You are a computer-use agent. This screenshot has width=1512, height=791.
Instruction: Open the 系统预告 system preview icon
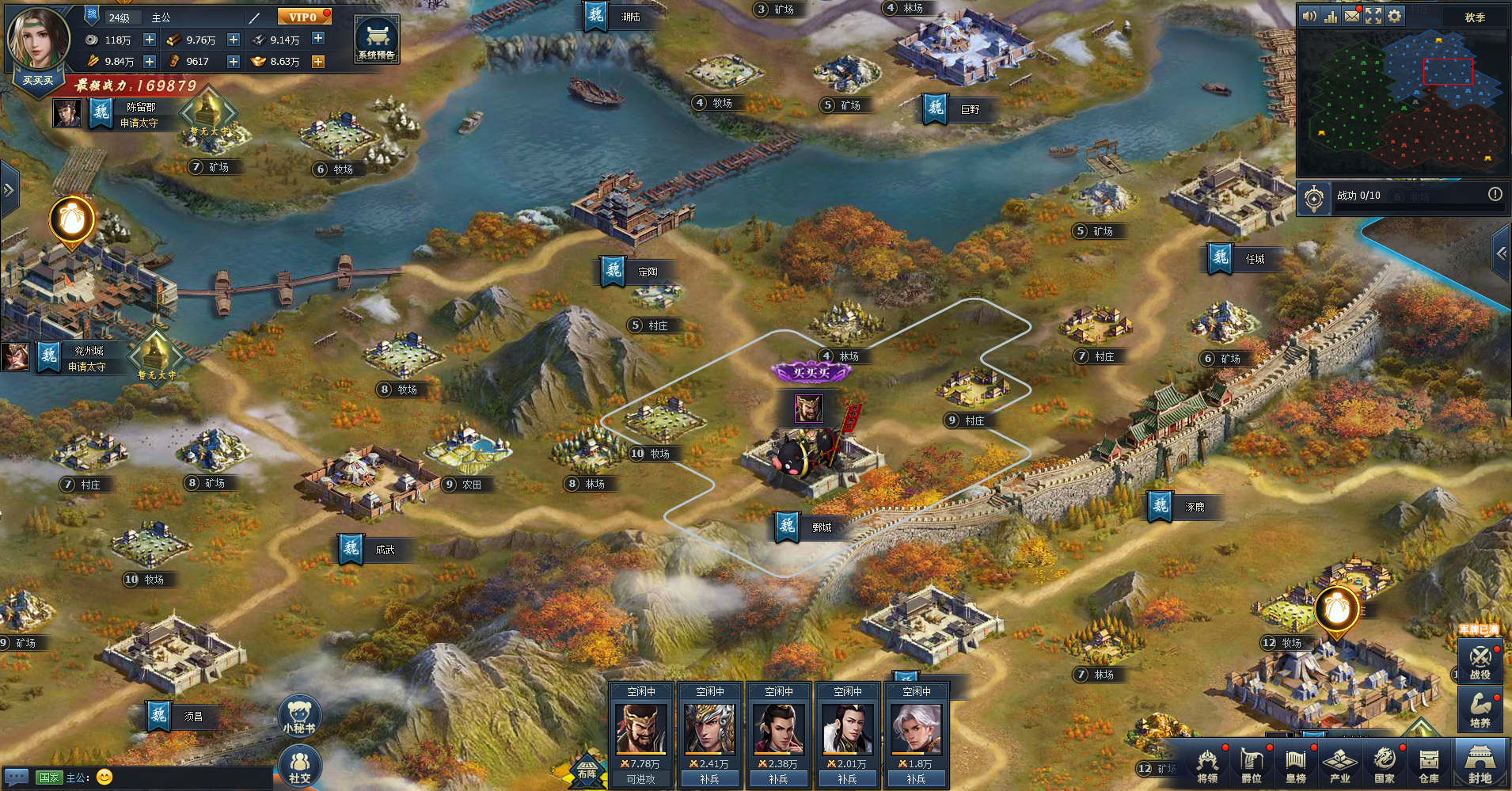376,40
